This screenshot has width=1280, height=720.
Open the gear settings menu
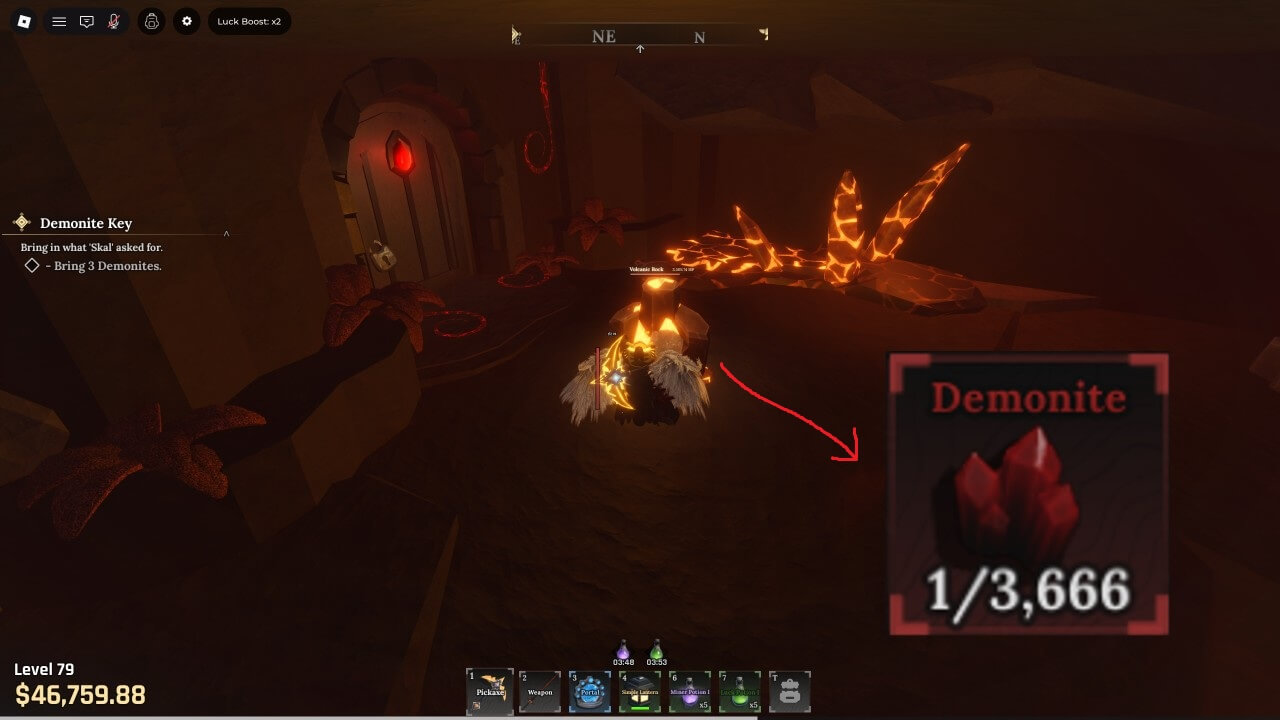click(x=187, y=21)
